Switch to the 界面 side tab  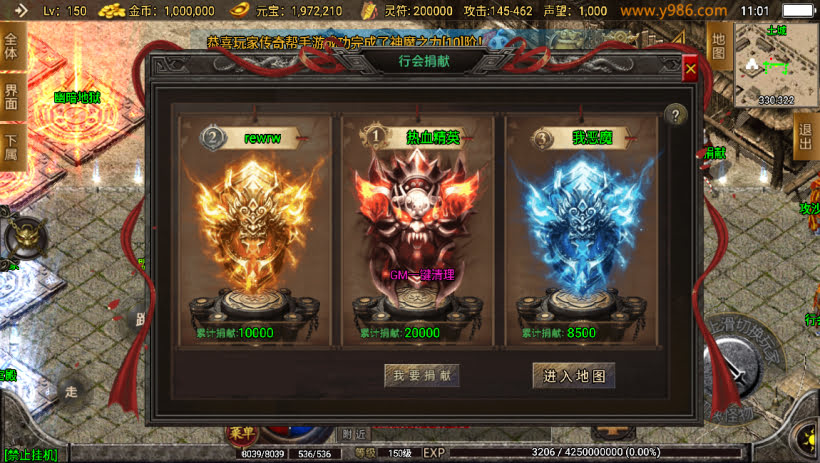click(x=11, y=97)
